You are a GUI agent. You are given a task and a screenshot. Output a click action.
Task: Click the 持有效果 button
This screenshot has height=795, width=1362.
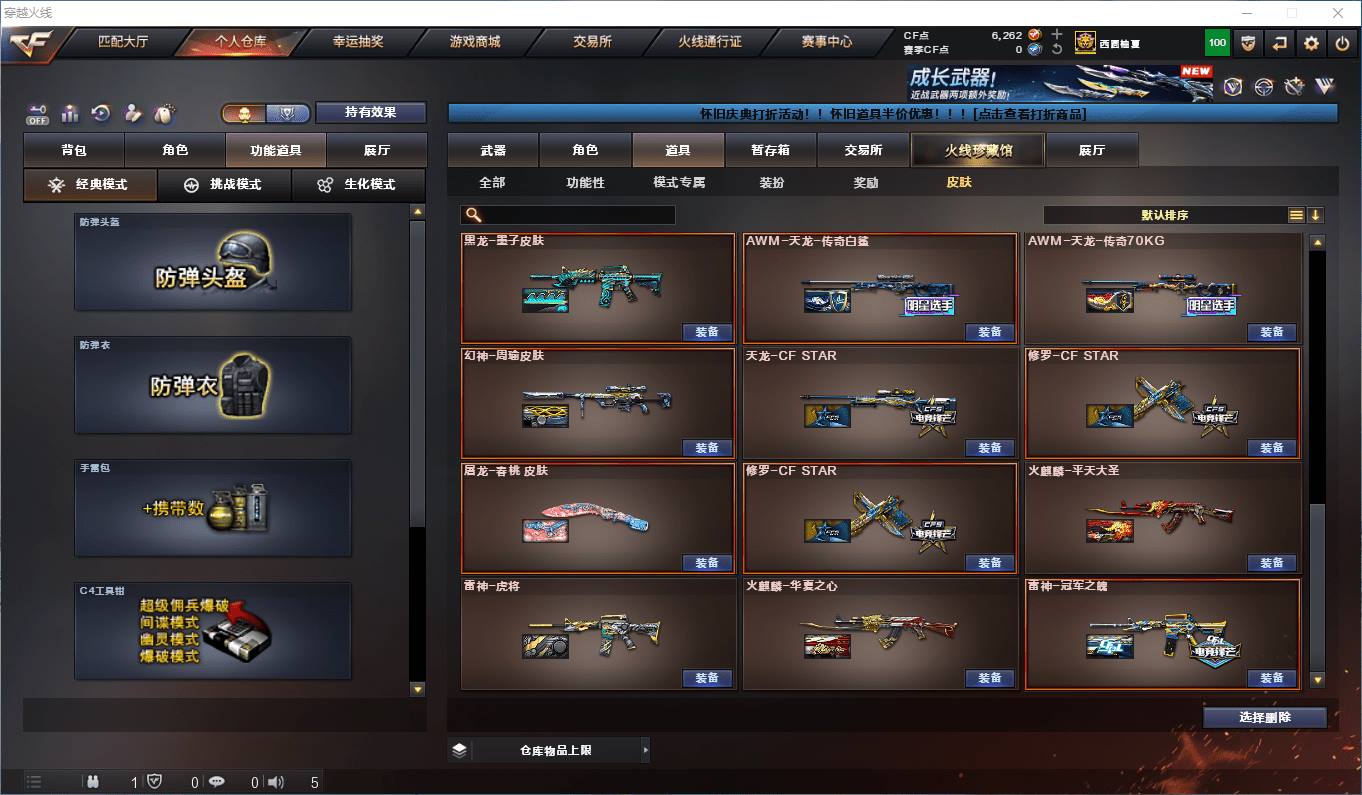(x=371, y=112)
